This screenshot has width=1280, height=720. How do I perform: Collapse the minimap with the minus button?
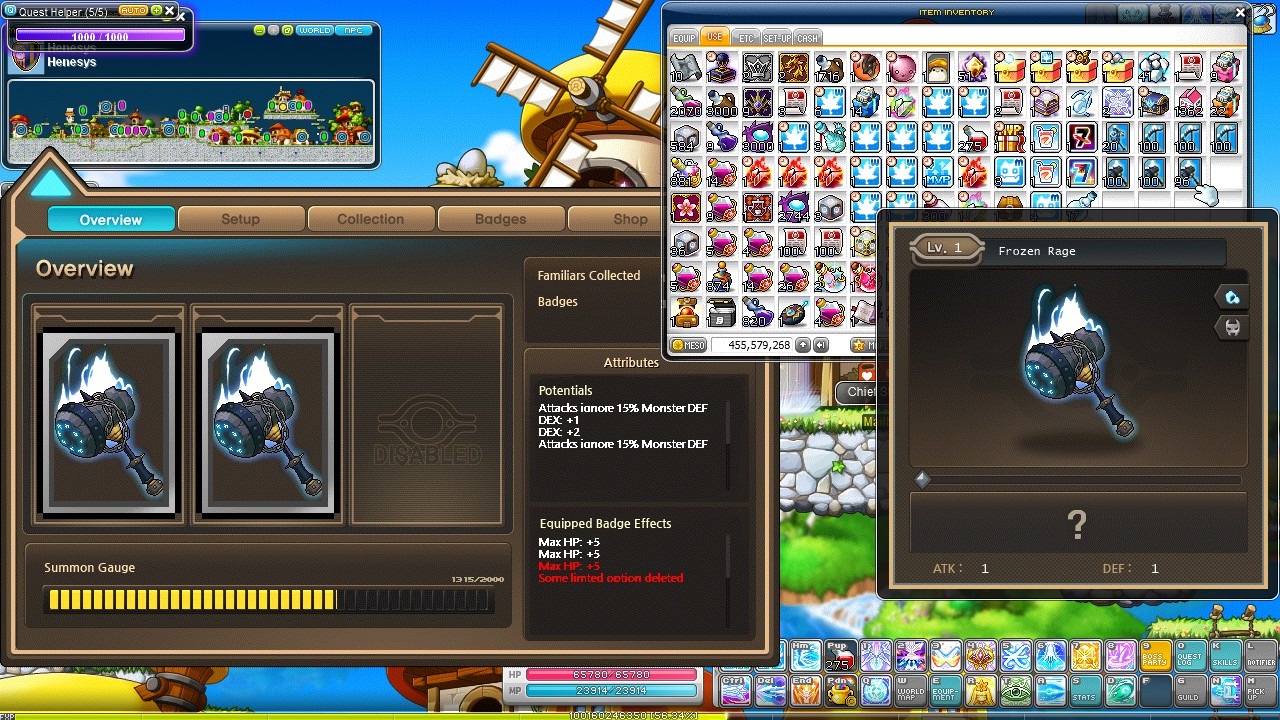click(x=259, y=31)
